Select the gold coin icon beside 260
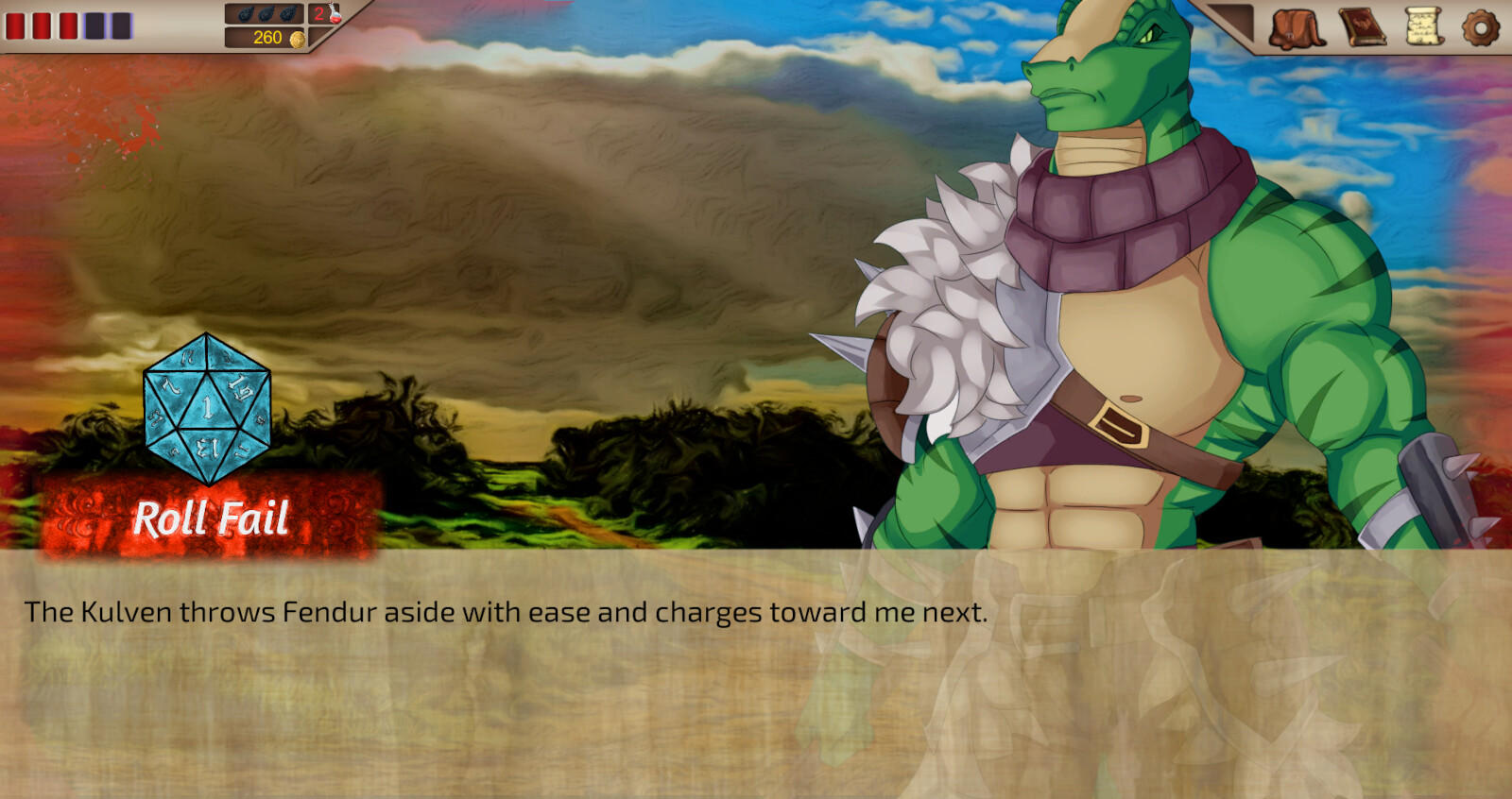This screenshot has height=799, width=1512. pyautogui.click(x=297, y=39)
